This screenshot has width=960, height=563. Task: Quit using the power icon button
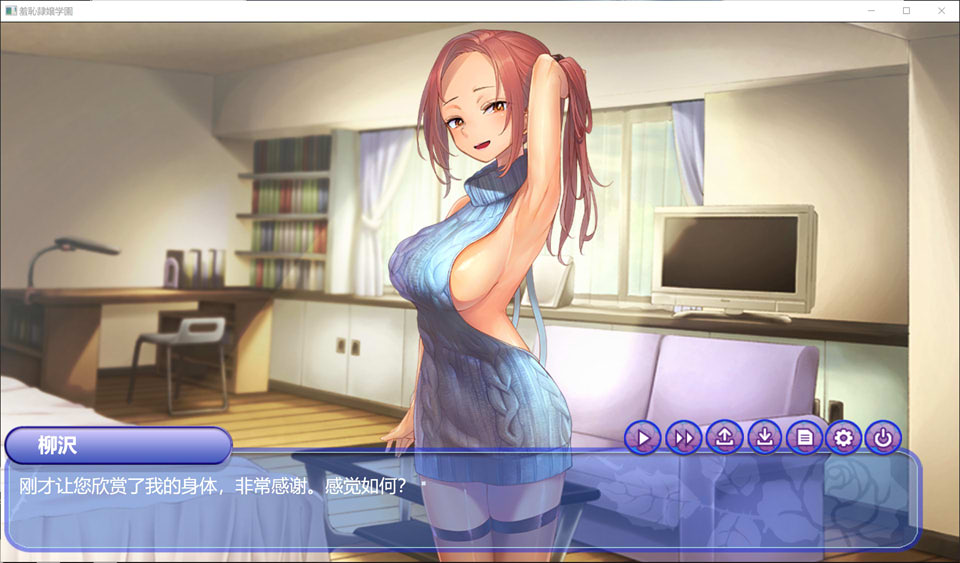[x=883, y=437]
